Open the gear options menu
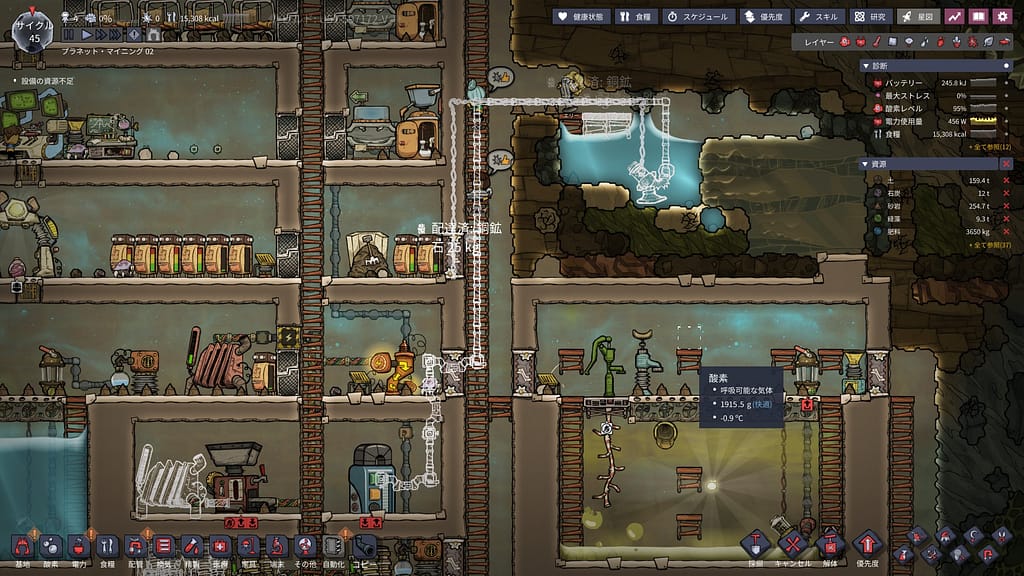This screenshot has width=1024, height=576. click(x=1003, y=16)
